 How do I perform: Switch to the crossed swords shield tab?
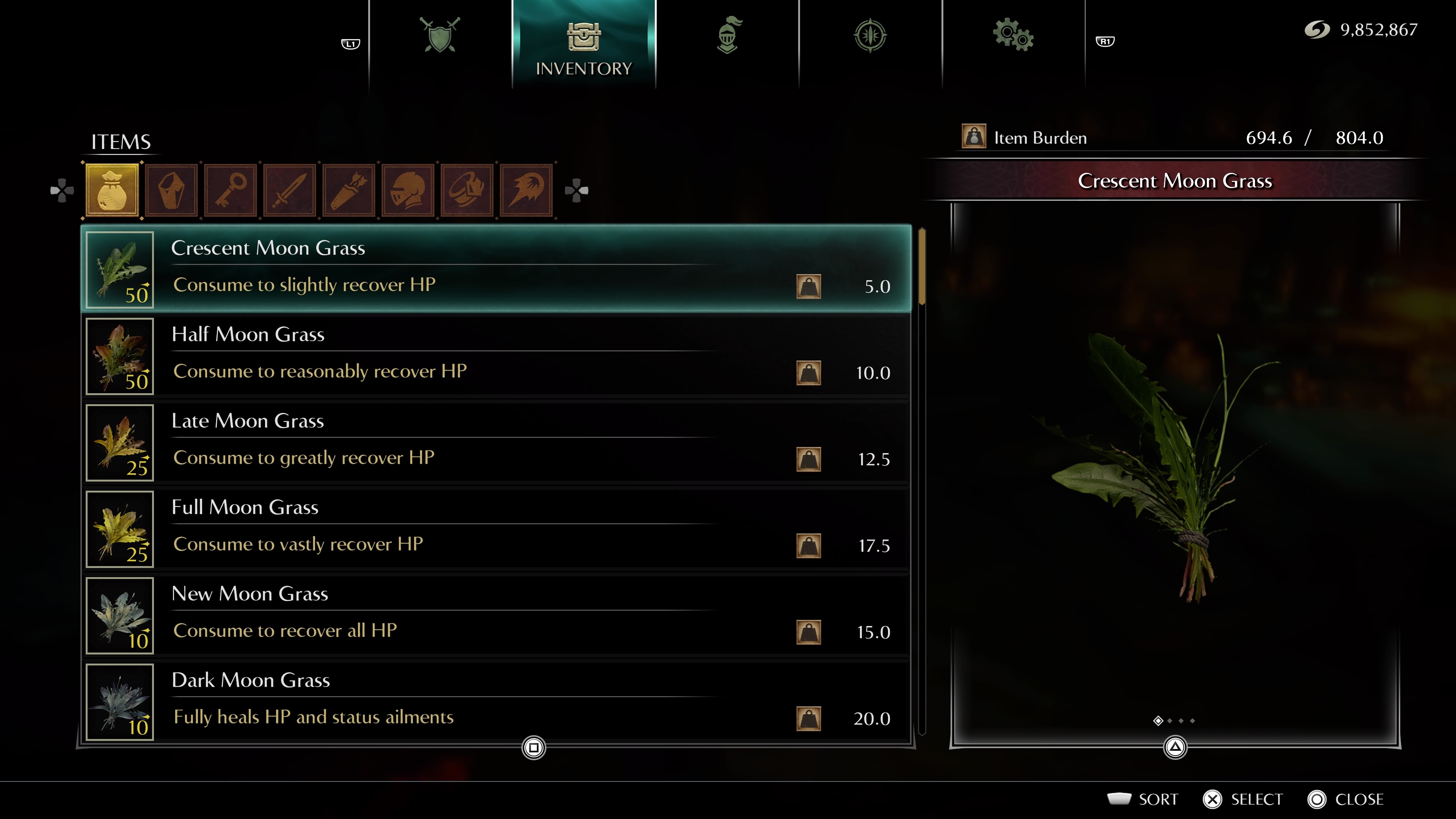click(440, 35)
